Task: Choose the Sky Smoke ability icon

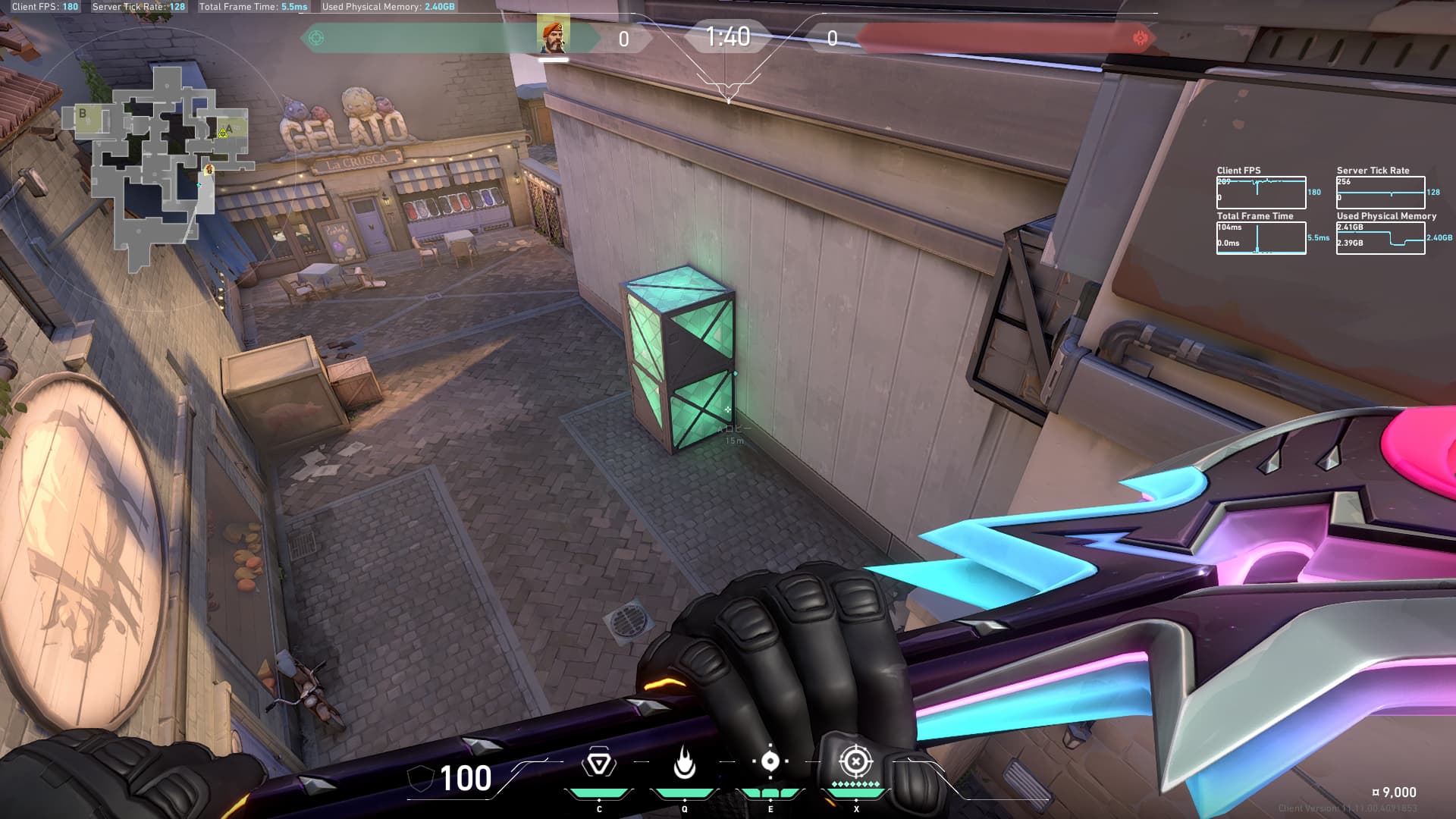Action: pos(770,761)
